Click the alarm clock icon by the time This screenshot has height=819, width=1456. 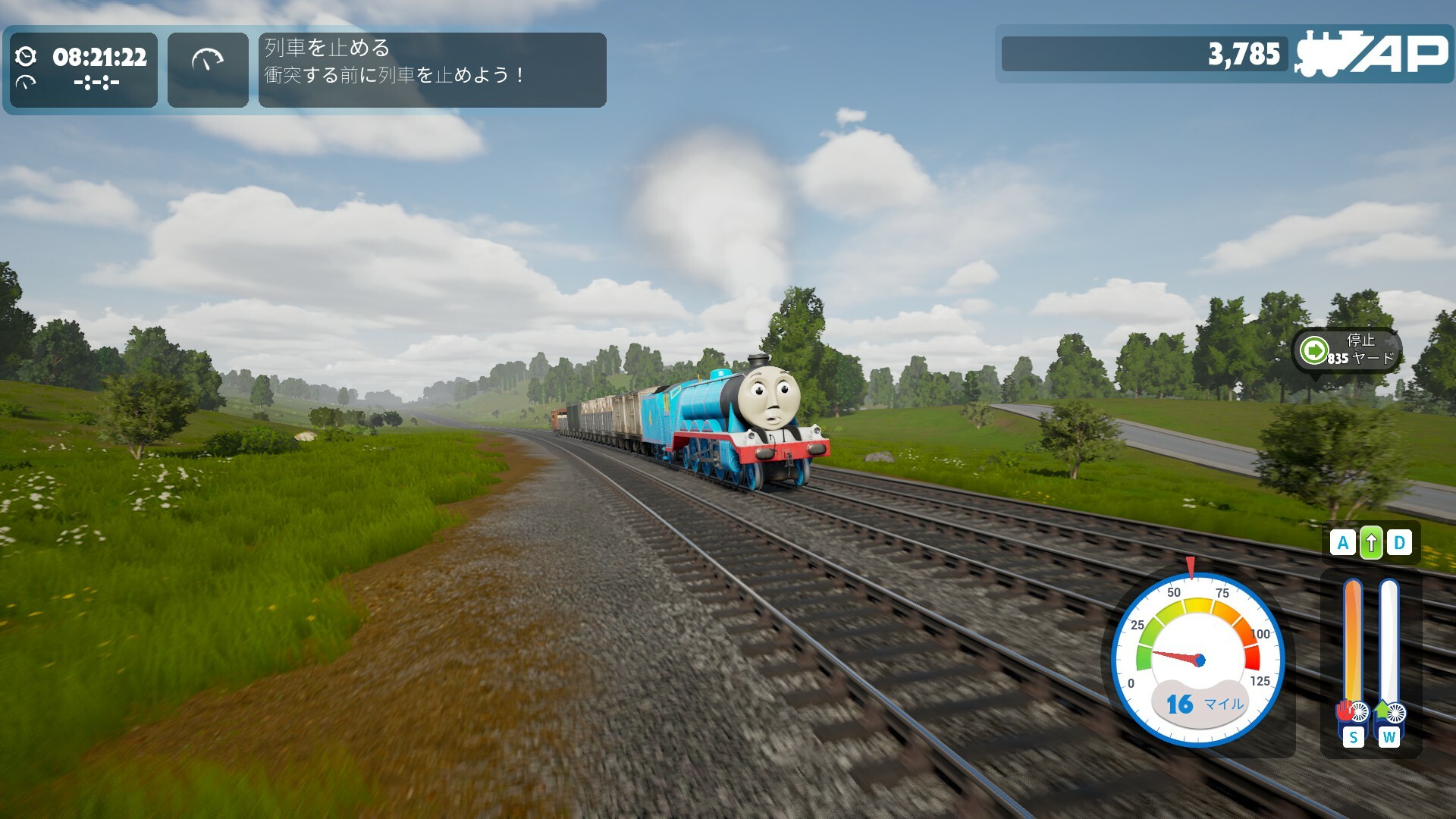click(x=26, y=56)
